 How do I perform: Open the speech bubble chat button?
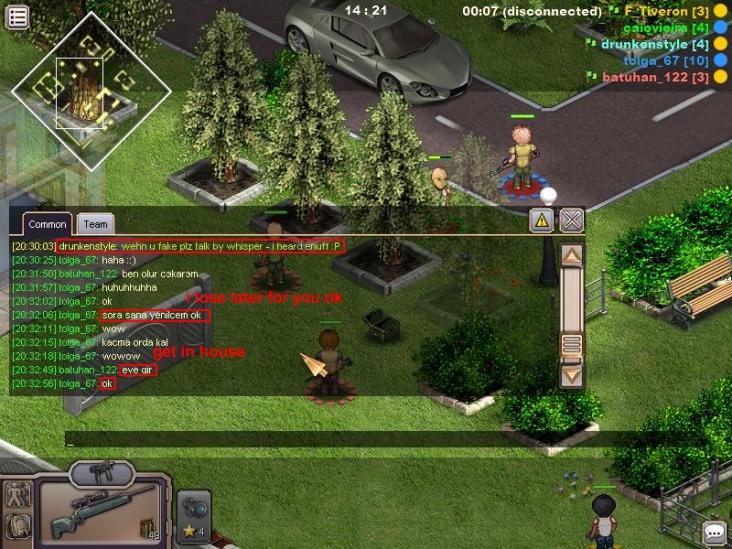pyautogui.click(x=714, y=532)
